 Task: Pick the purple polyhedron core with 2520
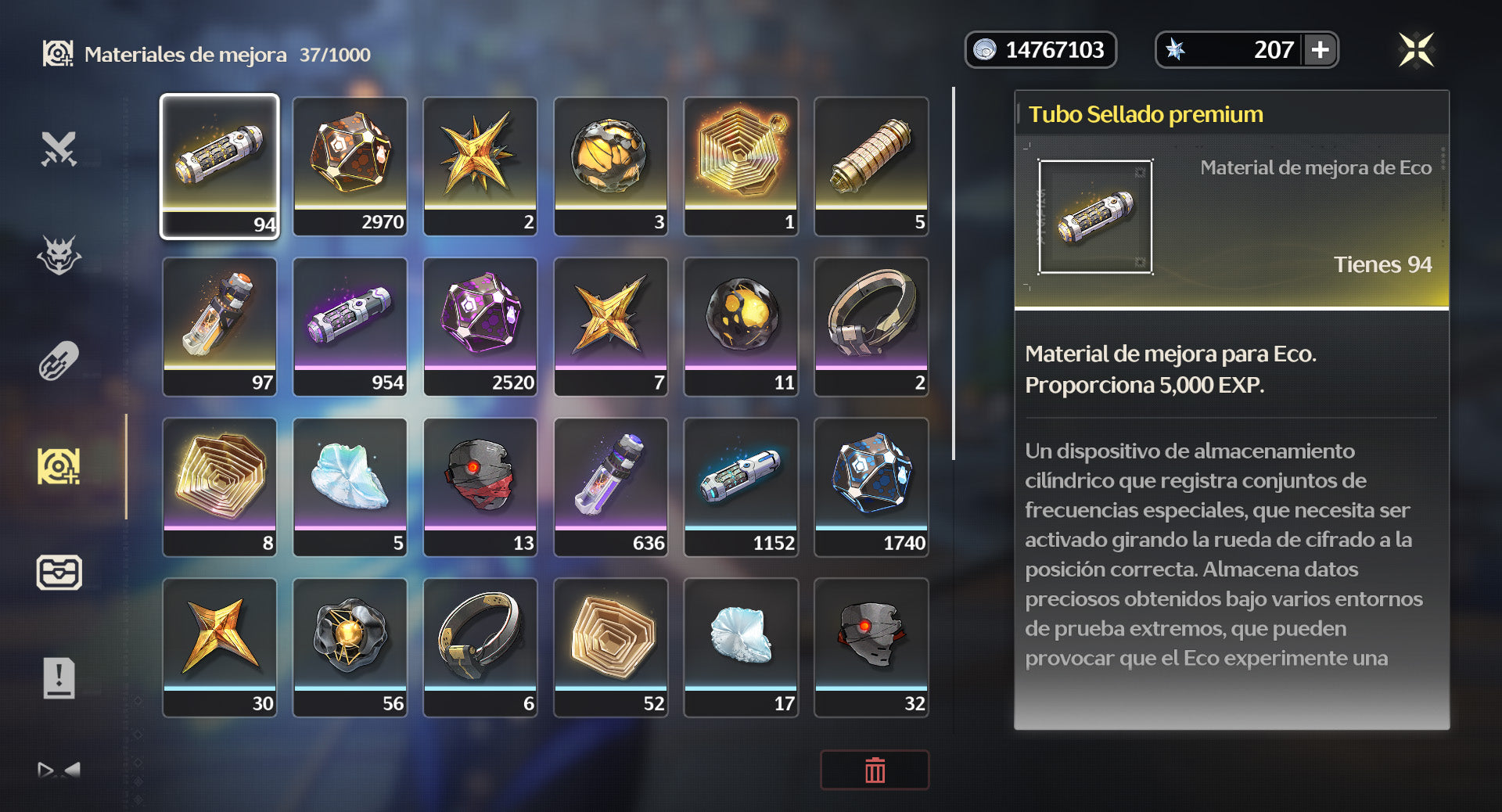[x=480, y=325]
